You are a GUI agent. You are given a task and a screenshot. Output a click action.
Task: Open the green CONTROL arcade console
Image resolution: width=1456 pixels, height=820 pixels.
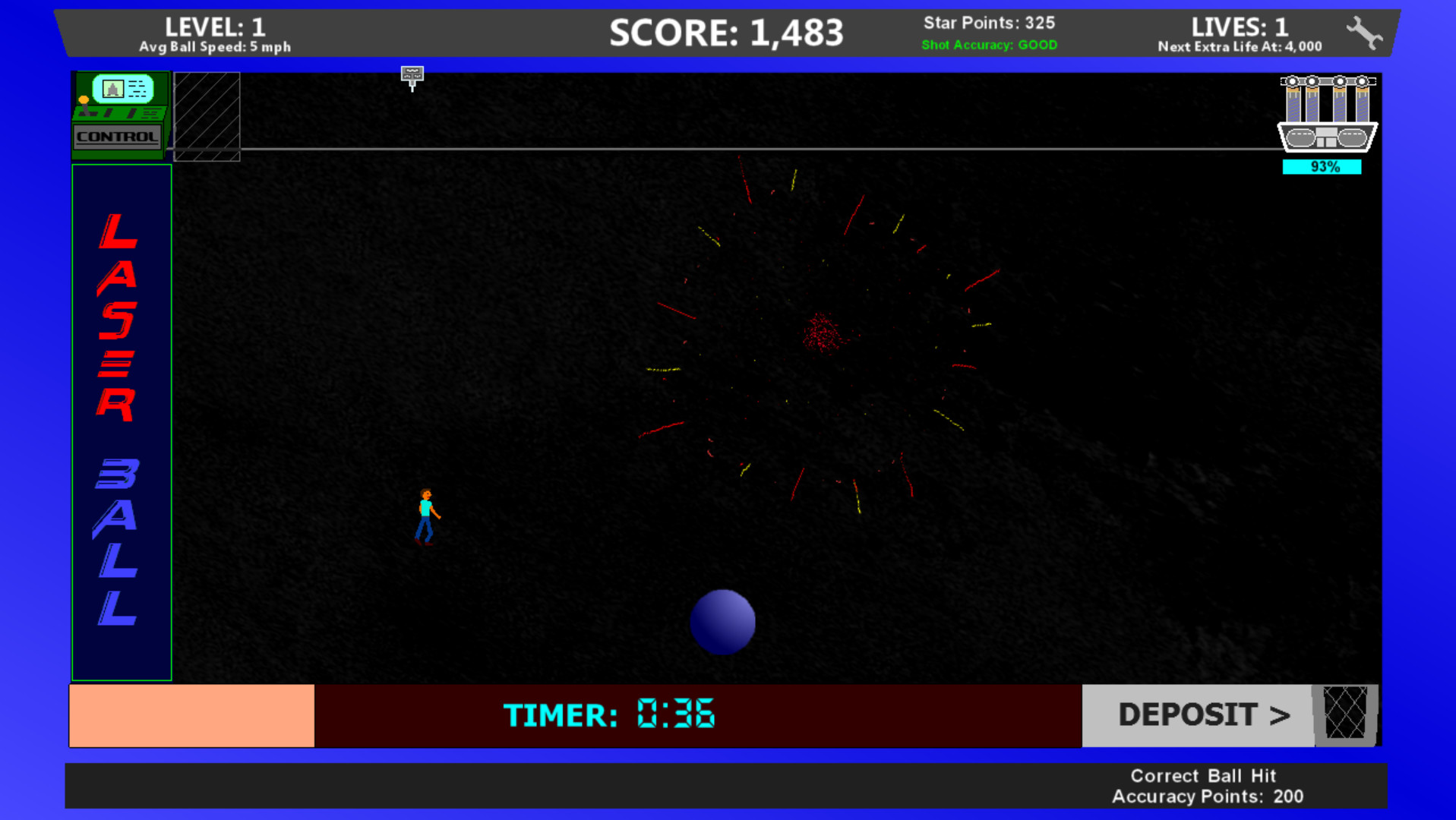tap(119, 114)
